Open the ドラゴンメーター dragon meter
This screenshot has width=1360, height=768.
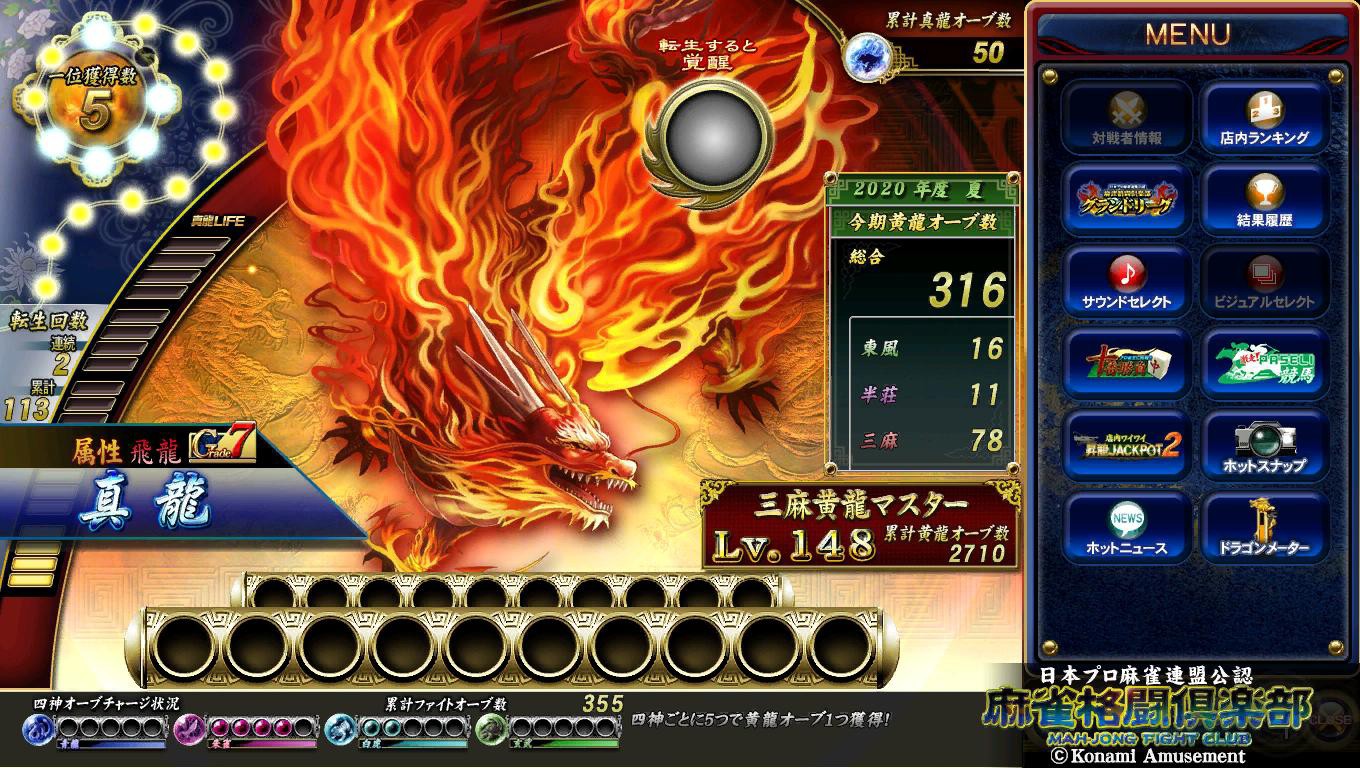pos(1265,528)
